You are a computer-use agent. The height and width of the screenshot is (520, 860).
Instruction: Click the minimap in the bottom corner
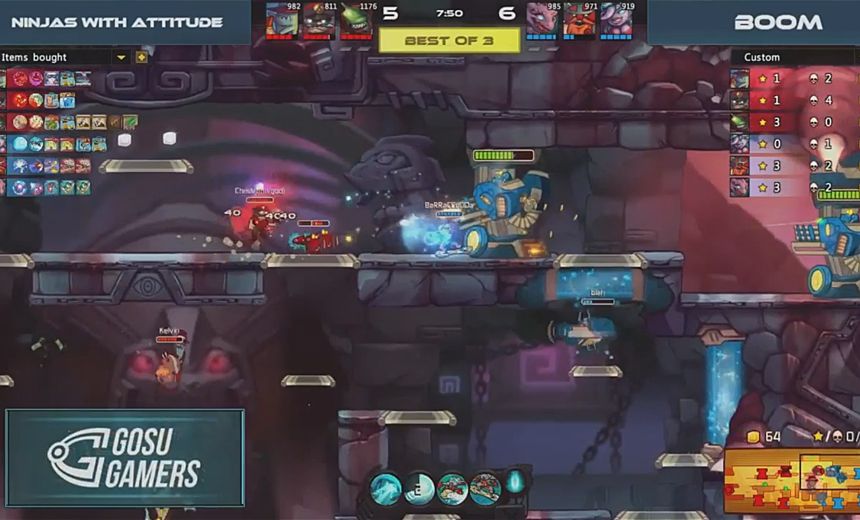pyautogui.click(x=791, y=478)
